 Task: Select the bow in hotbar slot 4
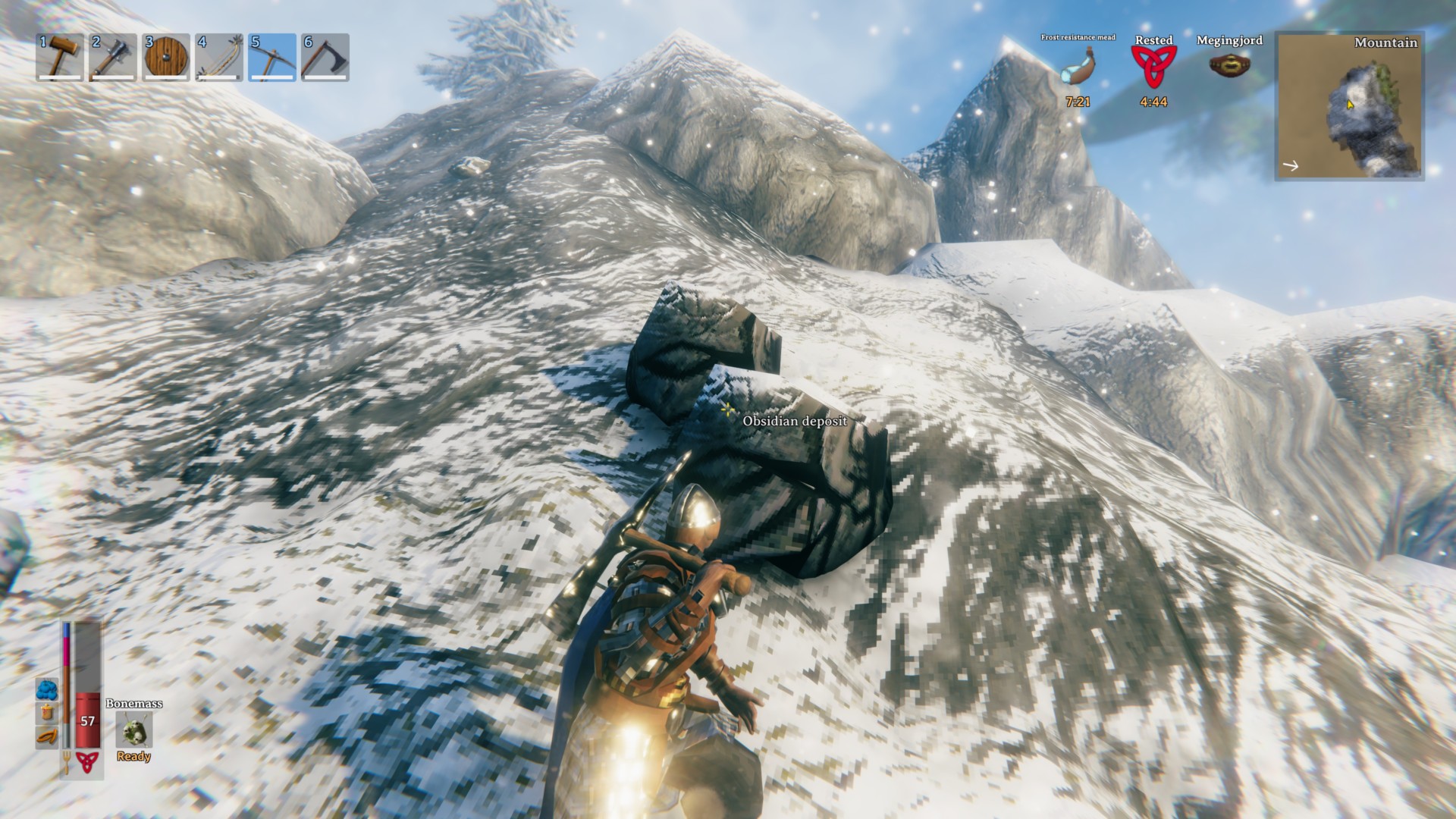point(219,57)
